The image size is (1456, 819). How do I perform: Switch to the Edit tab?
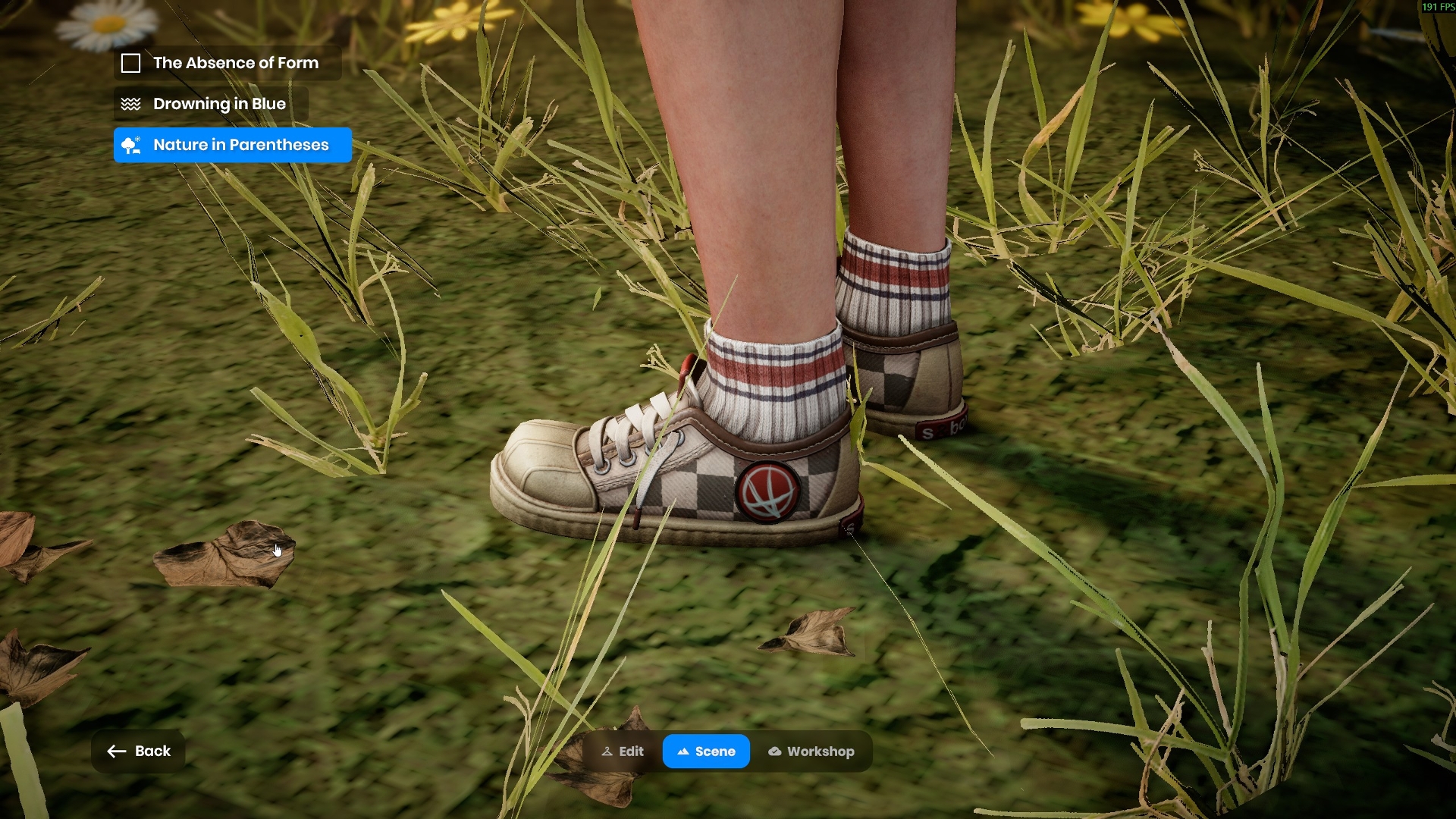coord(623,752)
